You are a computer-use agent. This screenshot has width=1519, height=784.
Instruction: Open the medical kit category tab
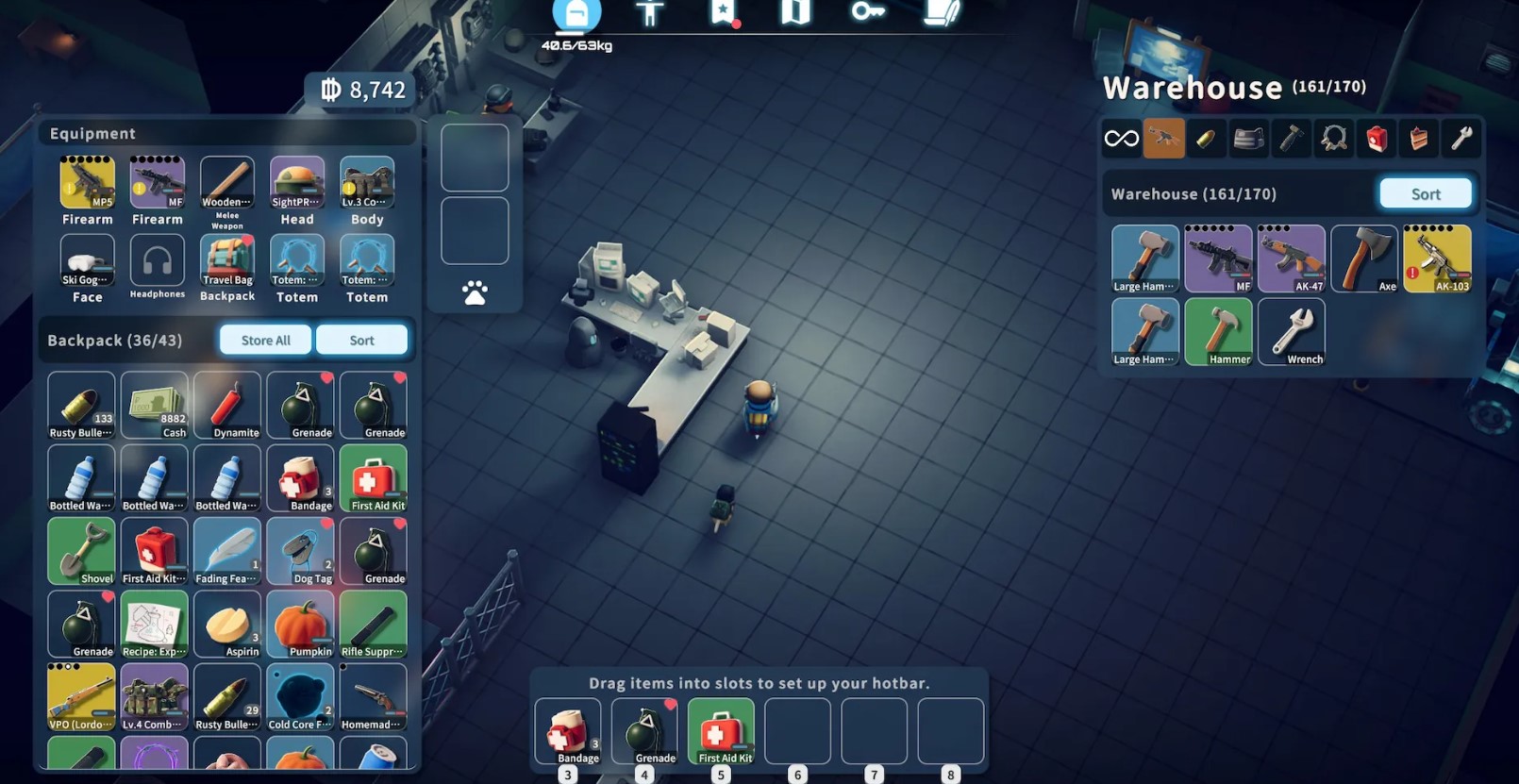click(1377, 140)
